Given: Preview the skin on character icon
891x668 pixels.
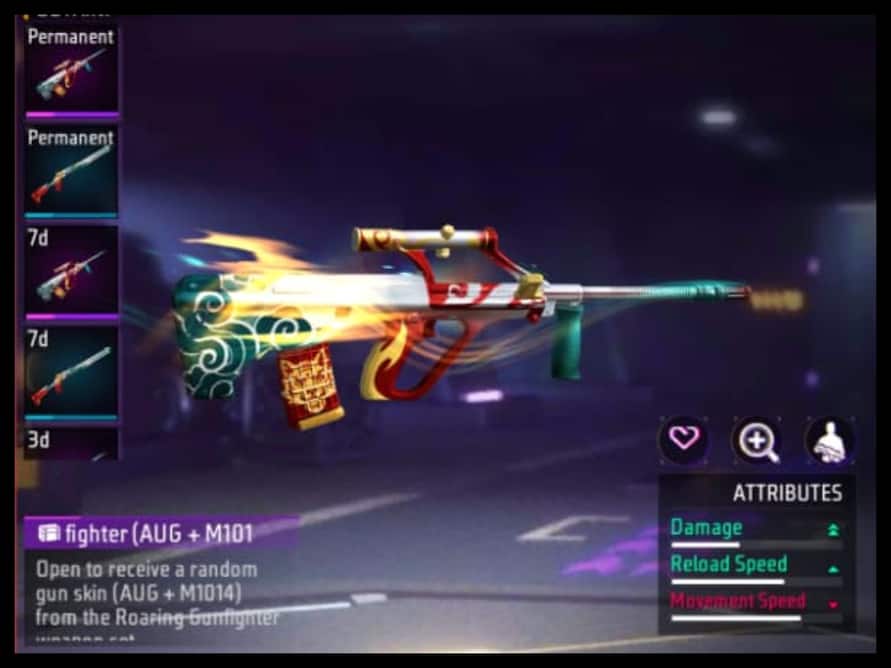Looking at the screenshot, I should (829, 440).
